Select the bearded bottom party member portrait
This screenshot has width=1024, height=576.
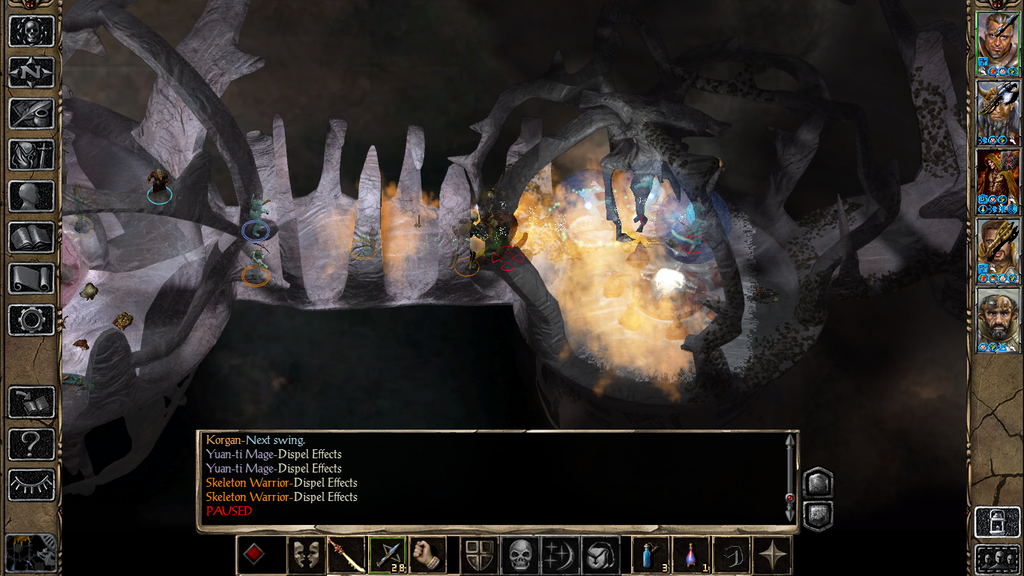click(998, 319)
